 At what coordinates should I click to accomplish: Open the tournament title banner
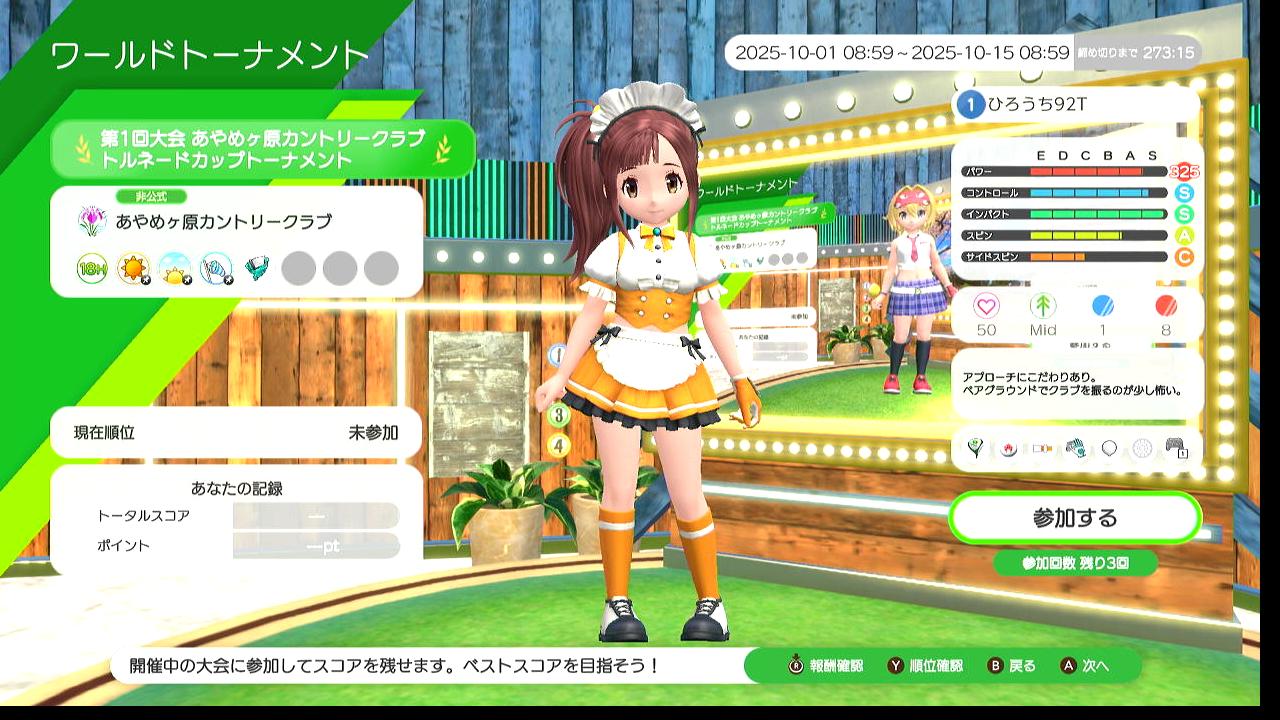pos(263,148)
